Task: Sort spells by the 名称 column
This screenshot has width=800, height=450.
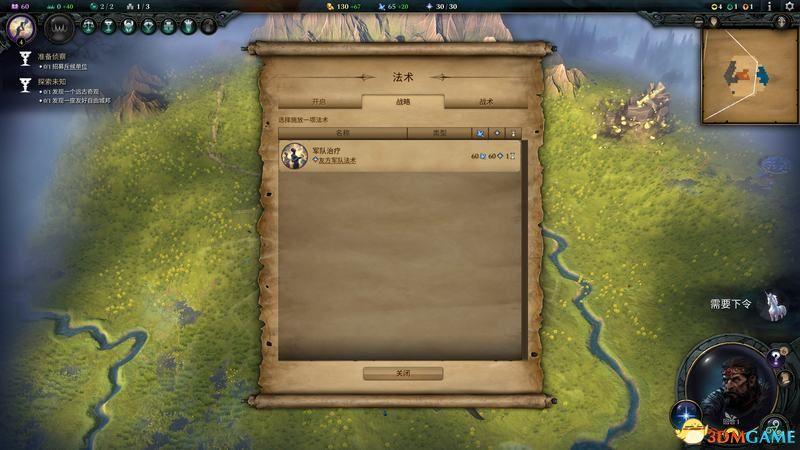Action: pyautogui.click(x=343, y=132)
